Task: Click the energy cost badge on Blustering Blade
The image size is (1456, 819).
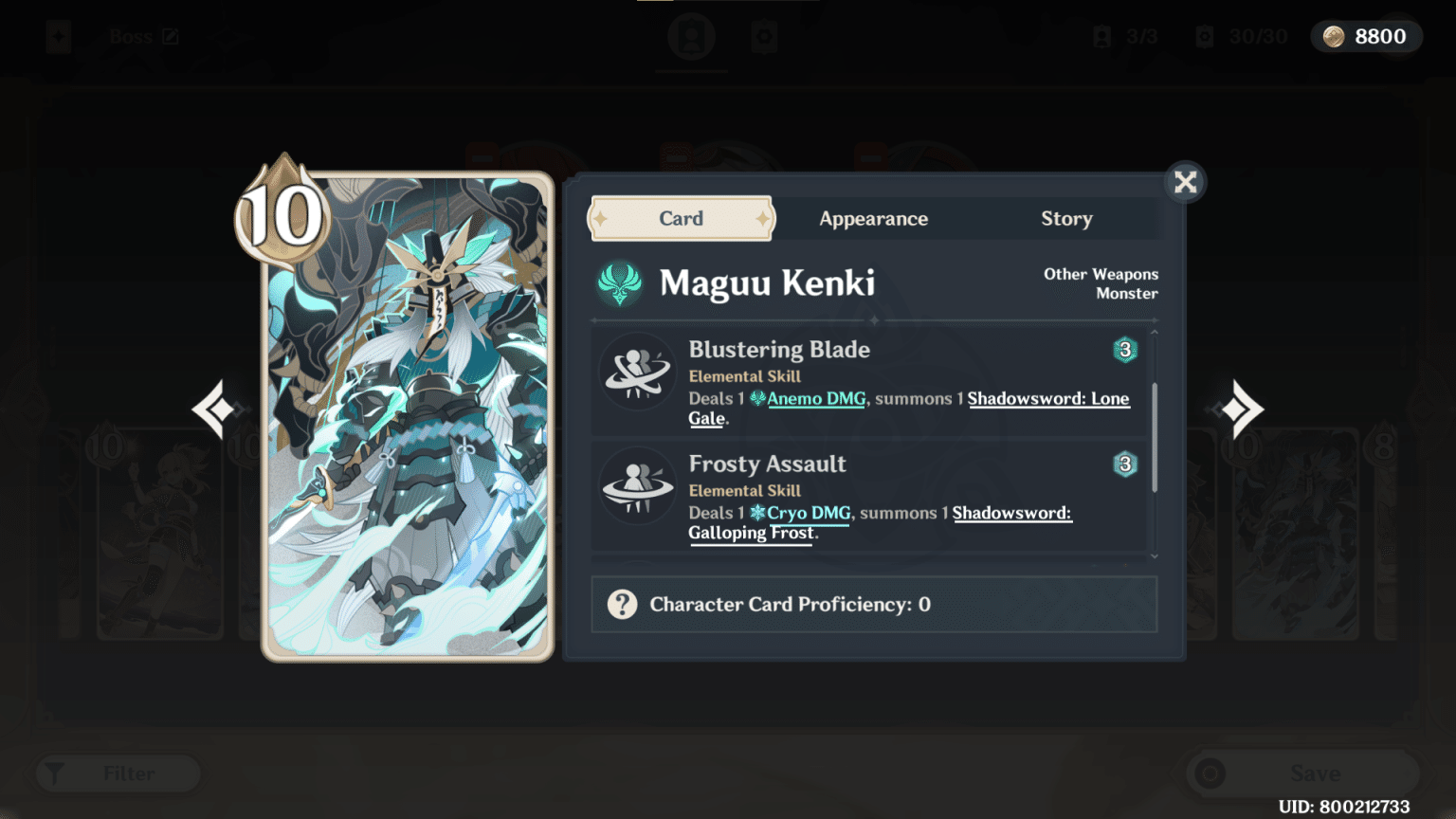Action: pos(1124,350)
